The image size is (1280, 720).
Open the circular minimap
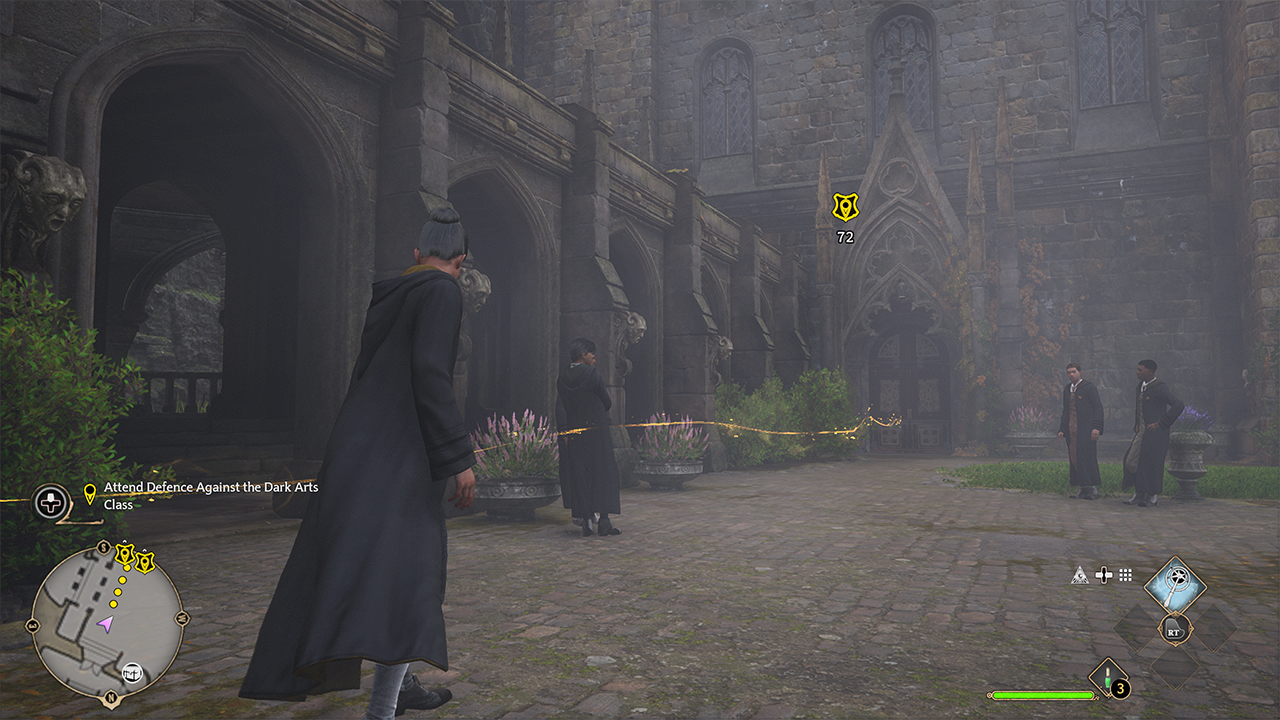pos(107,620)
